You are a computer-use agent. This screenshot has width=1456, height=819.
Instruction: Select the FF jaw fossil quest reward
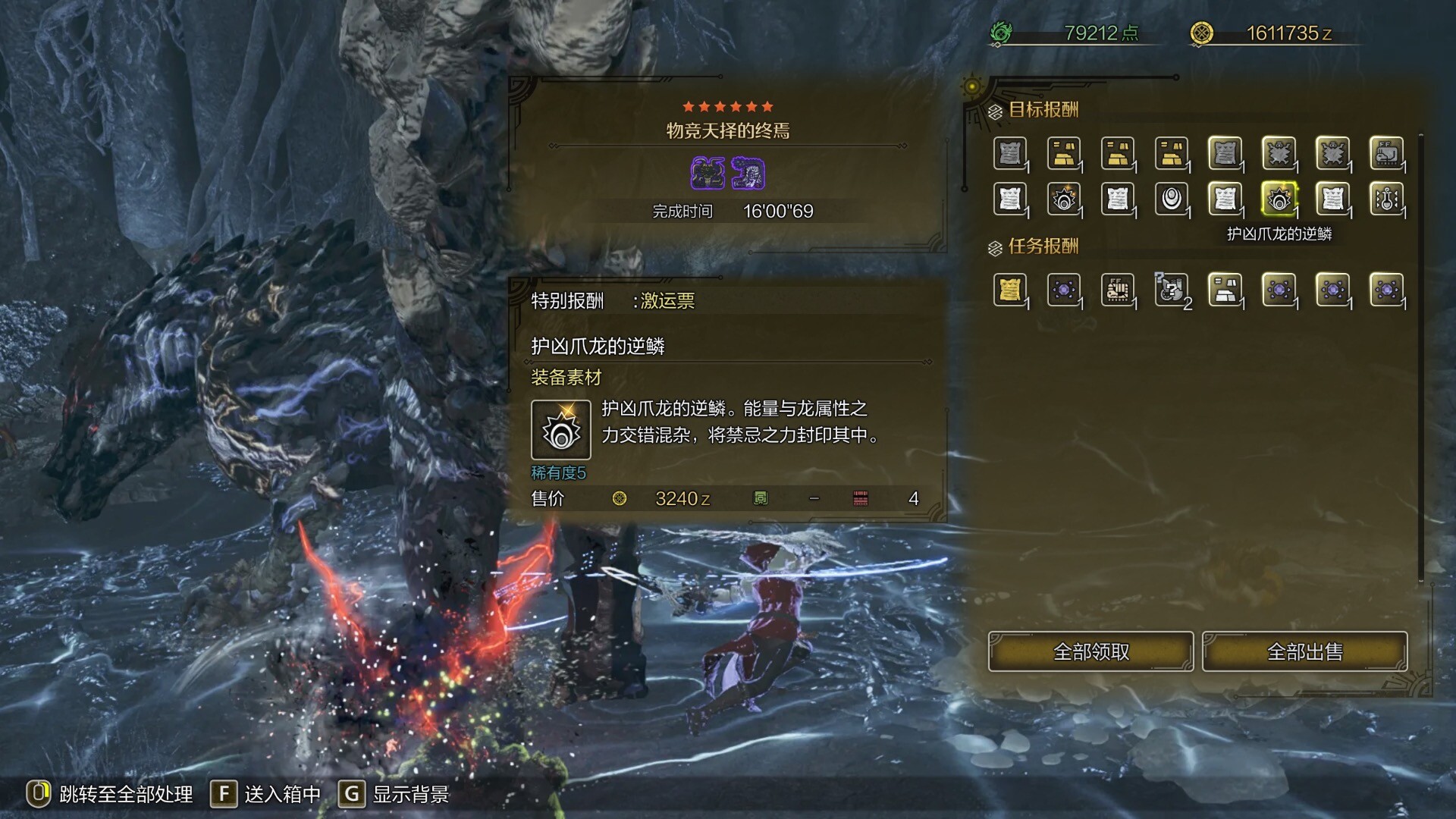click(1118, 290)
